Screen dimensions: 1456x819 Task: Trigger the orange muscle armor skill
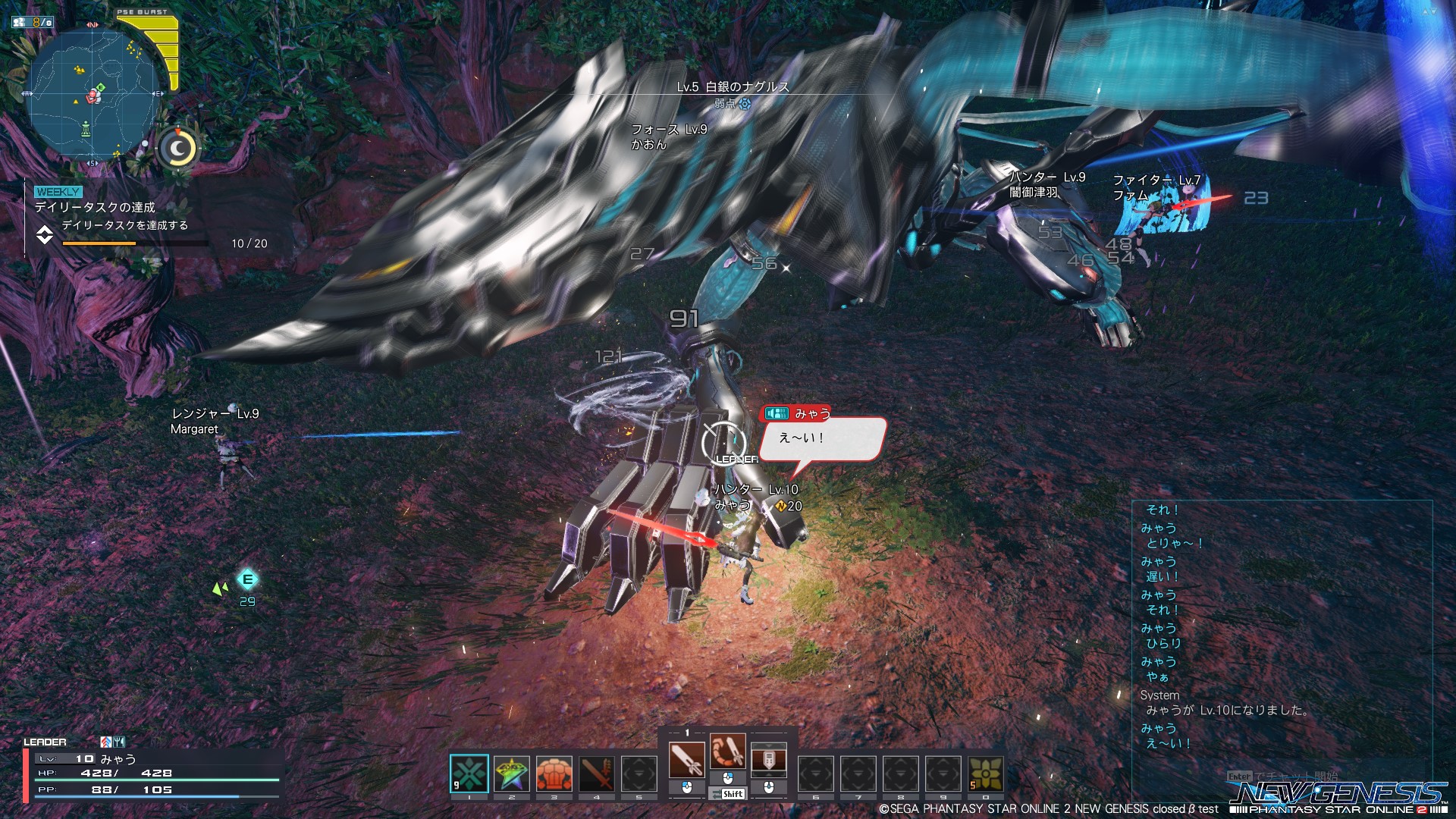(554, 773)
